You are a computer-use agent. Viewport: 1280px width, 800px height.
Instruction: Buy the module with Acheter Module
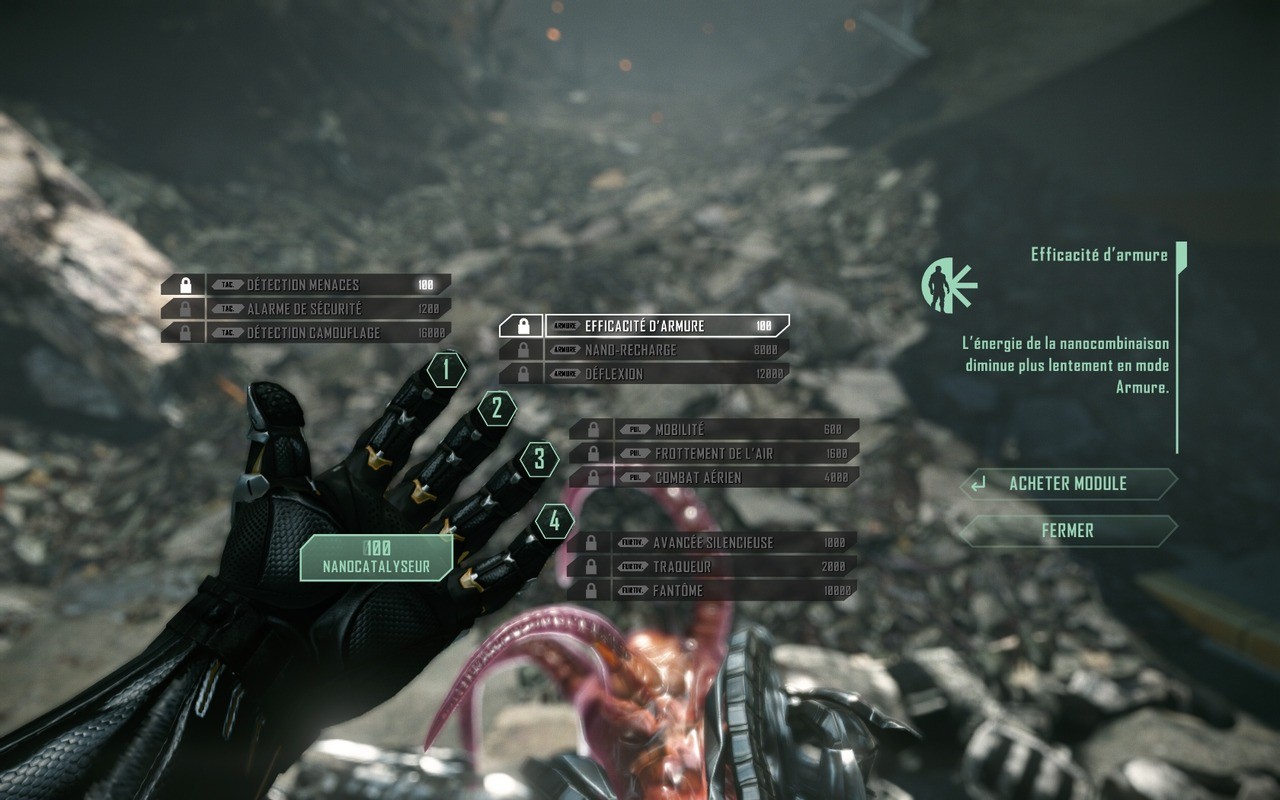(1067, 484)
